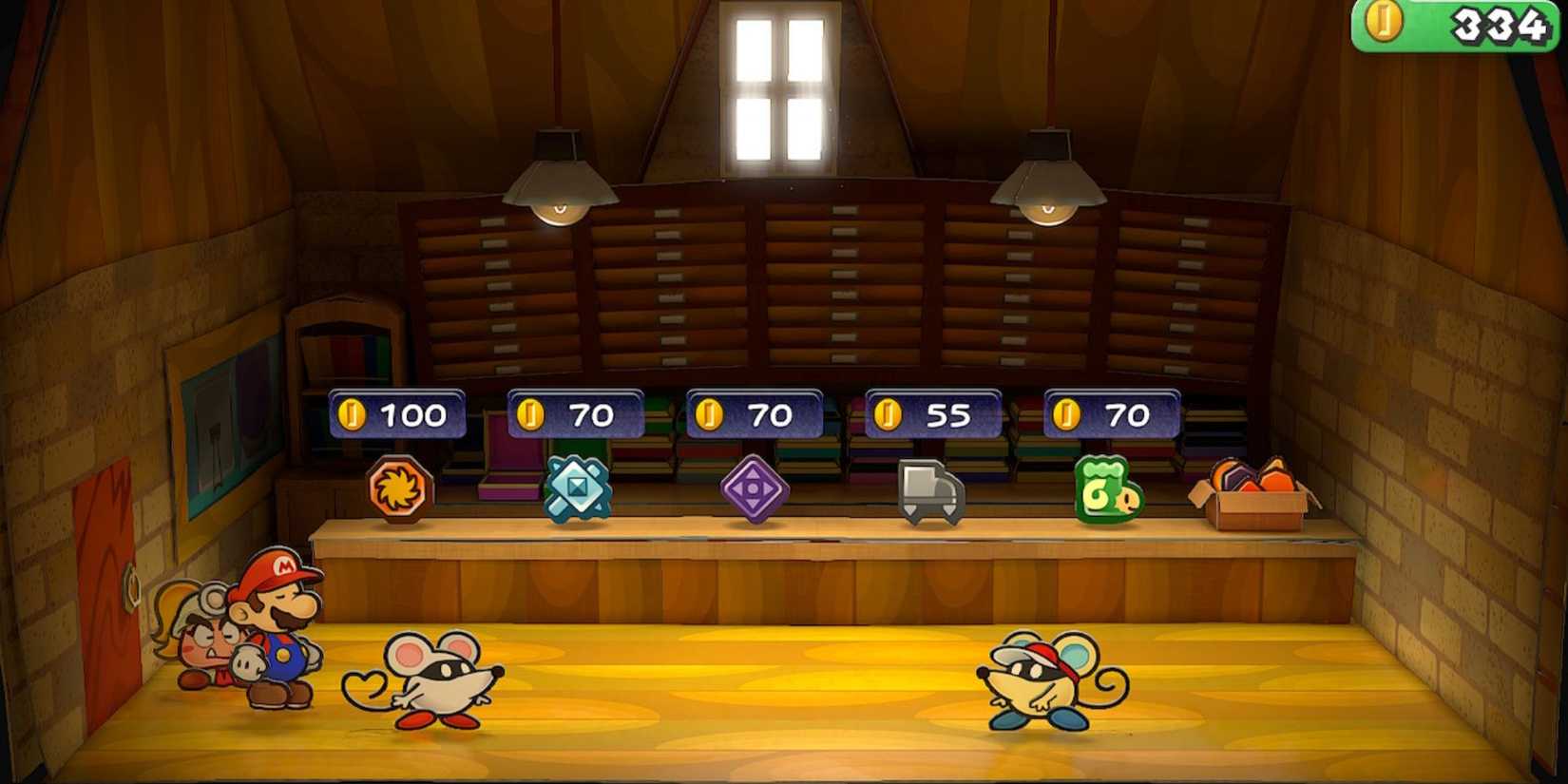The image size is (1568, 784).
Task: Select the orange fire badge on the counter
Action: click(x=399, y=487)
